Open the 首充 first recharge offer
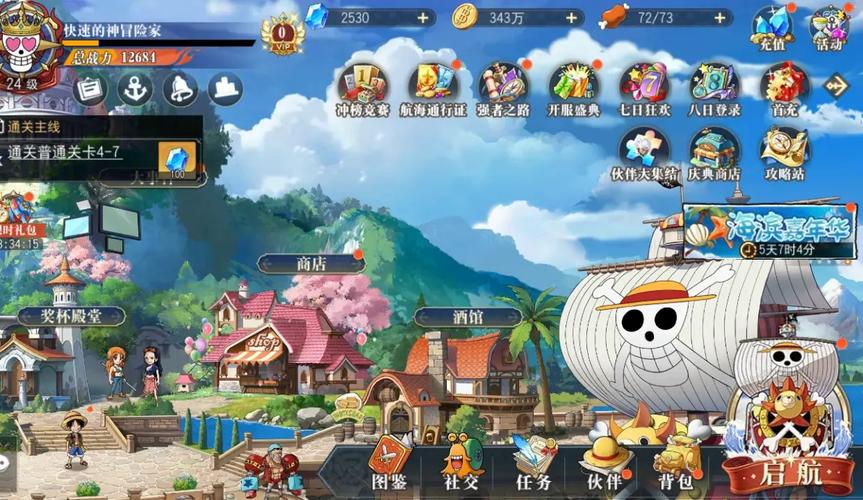This screenshot has width=863, height=500. (784, 87)
